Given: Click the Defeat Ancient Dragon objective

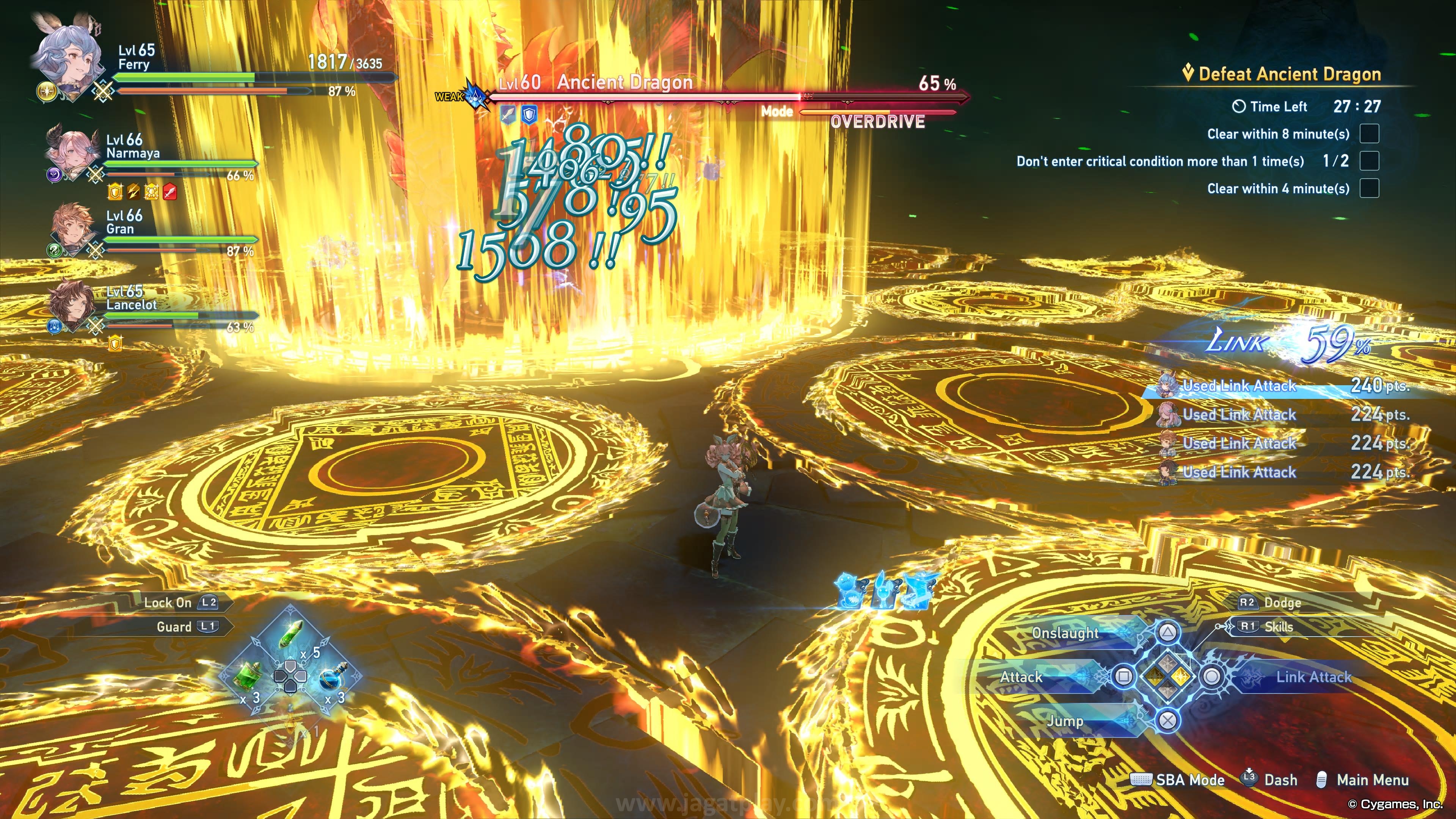Looking at the screenshot, I should coord(1289,74).
